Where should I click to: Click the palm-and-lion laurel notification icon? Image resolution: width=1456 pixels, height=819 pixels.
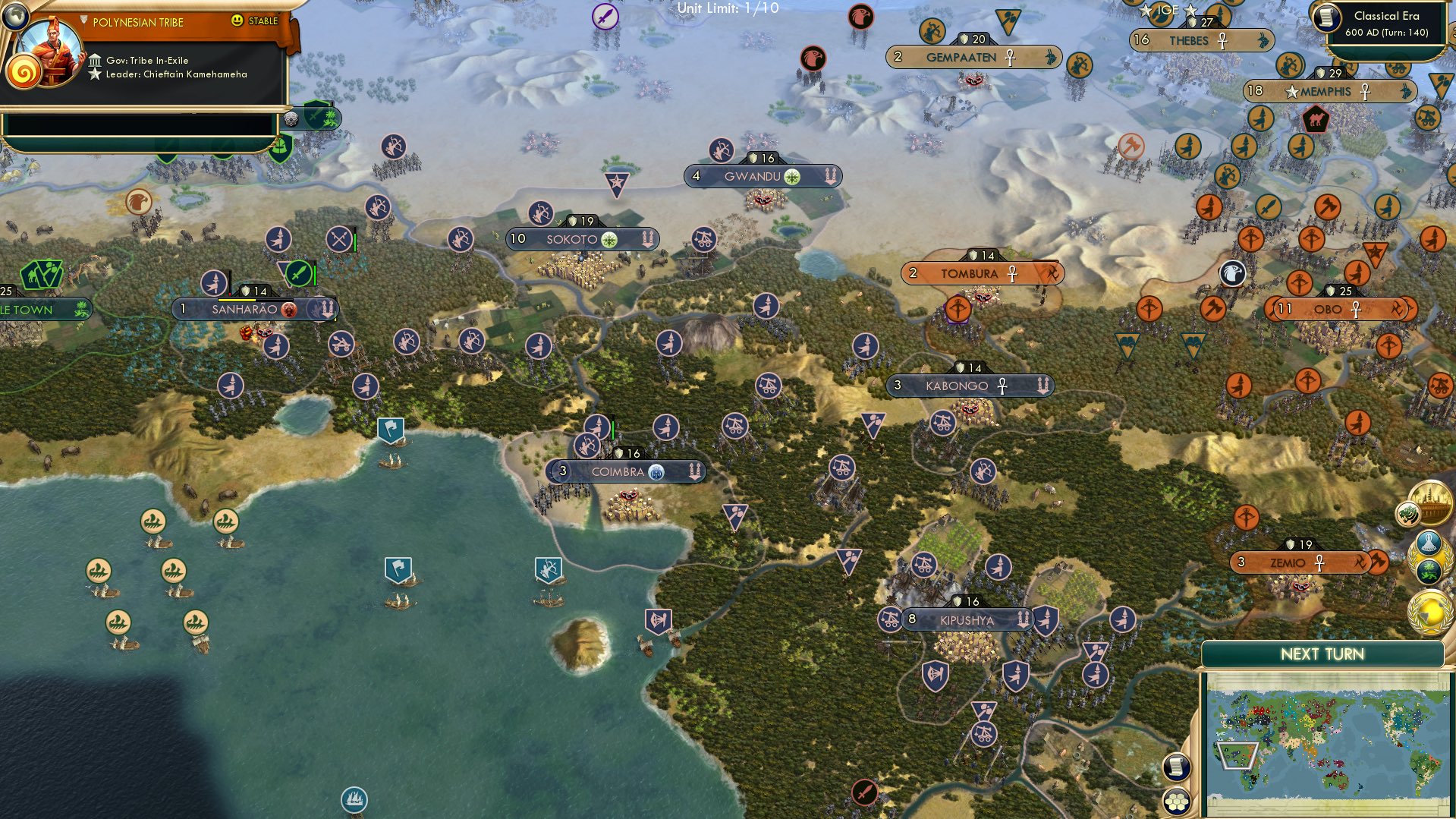pyautogui.click(x=1430, y=571)
